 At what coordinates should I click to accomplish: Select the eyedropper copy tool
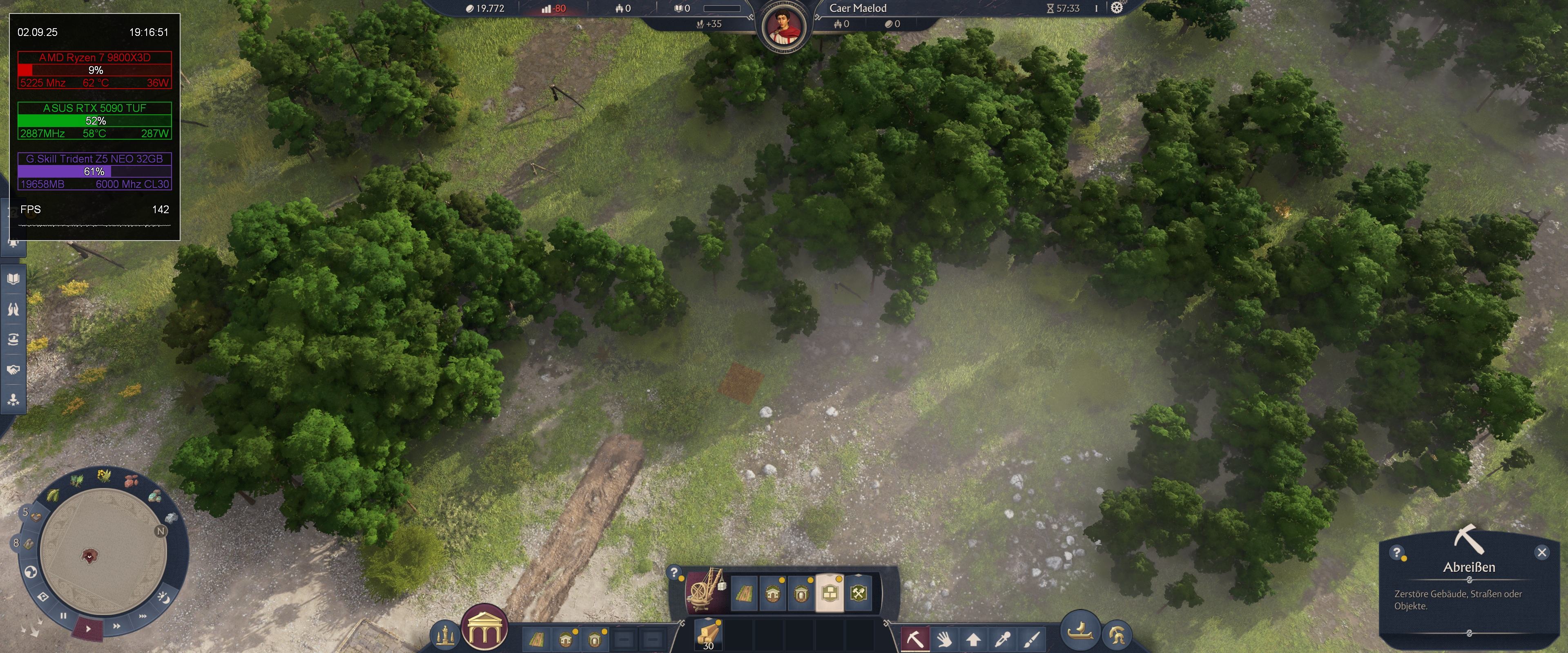coord(1002,639)
